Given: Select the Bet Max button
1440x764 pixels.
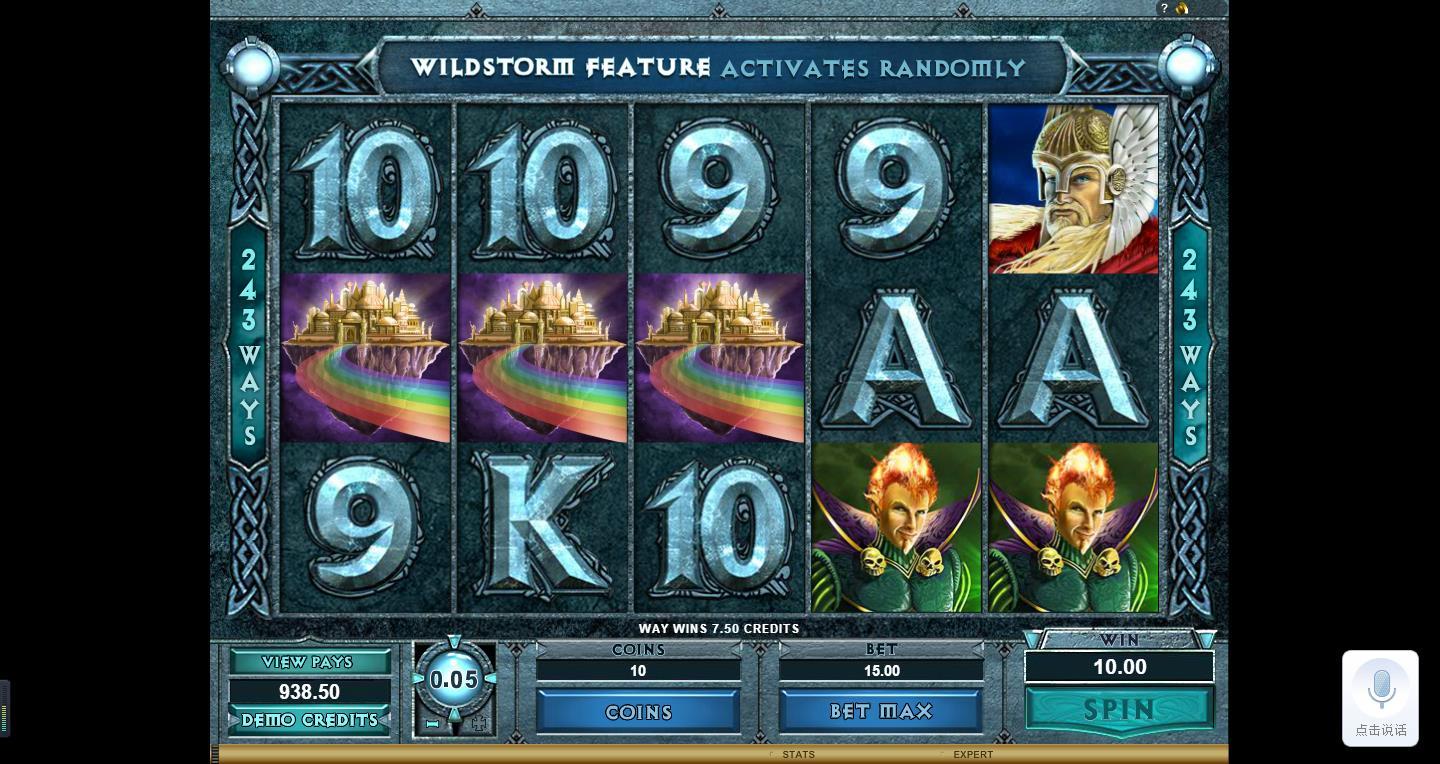Looking at the screenshot, I should point(881,711).
